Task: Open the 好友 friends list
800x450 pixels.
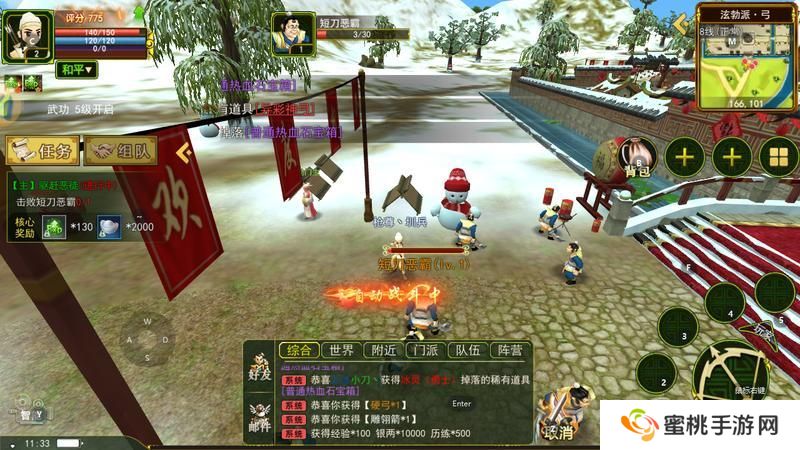Action: (260, 366)
